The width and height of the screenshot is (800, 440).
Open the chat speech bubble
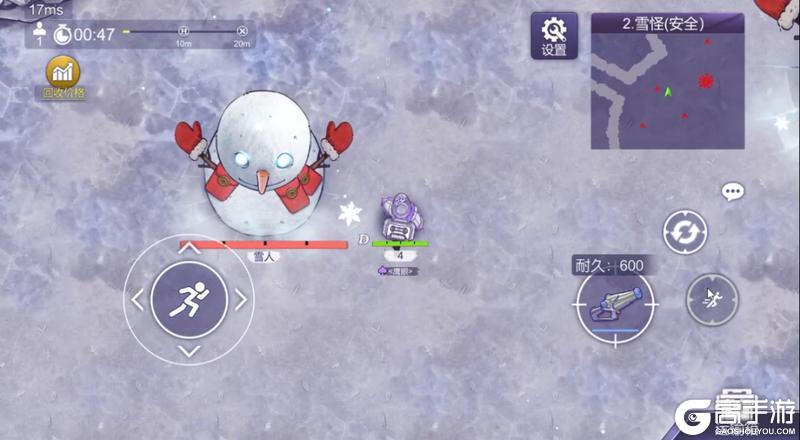pyautogui.click(x=733, y=191)
